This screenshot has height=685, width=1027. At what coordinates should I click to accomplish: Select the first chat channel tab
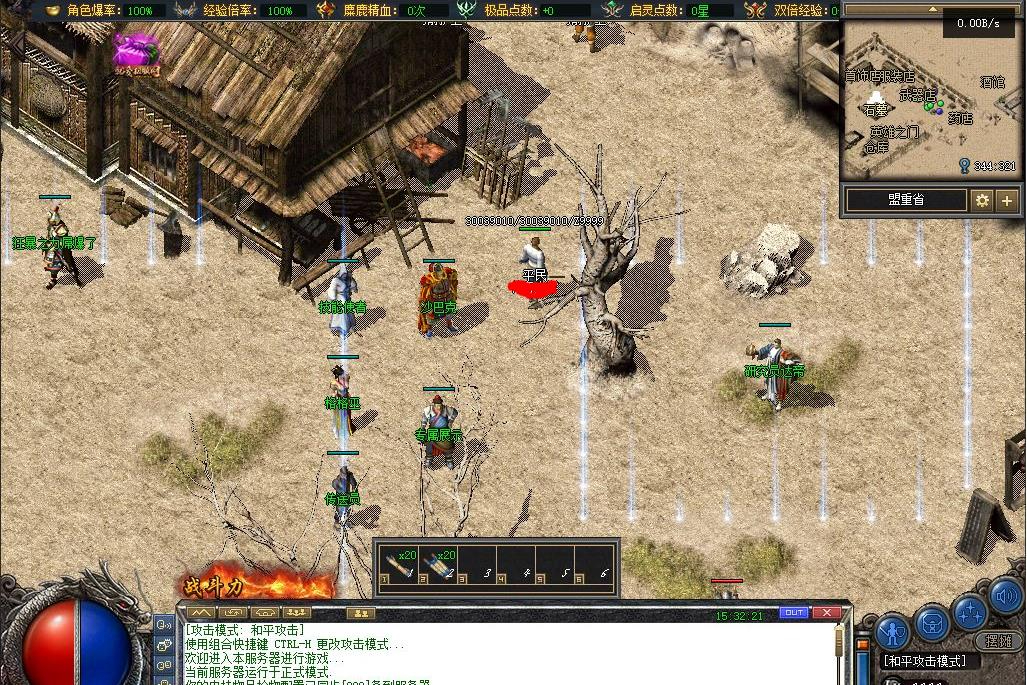click(x=202, y=612)
